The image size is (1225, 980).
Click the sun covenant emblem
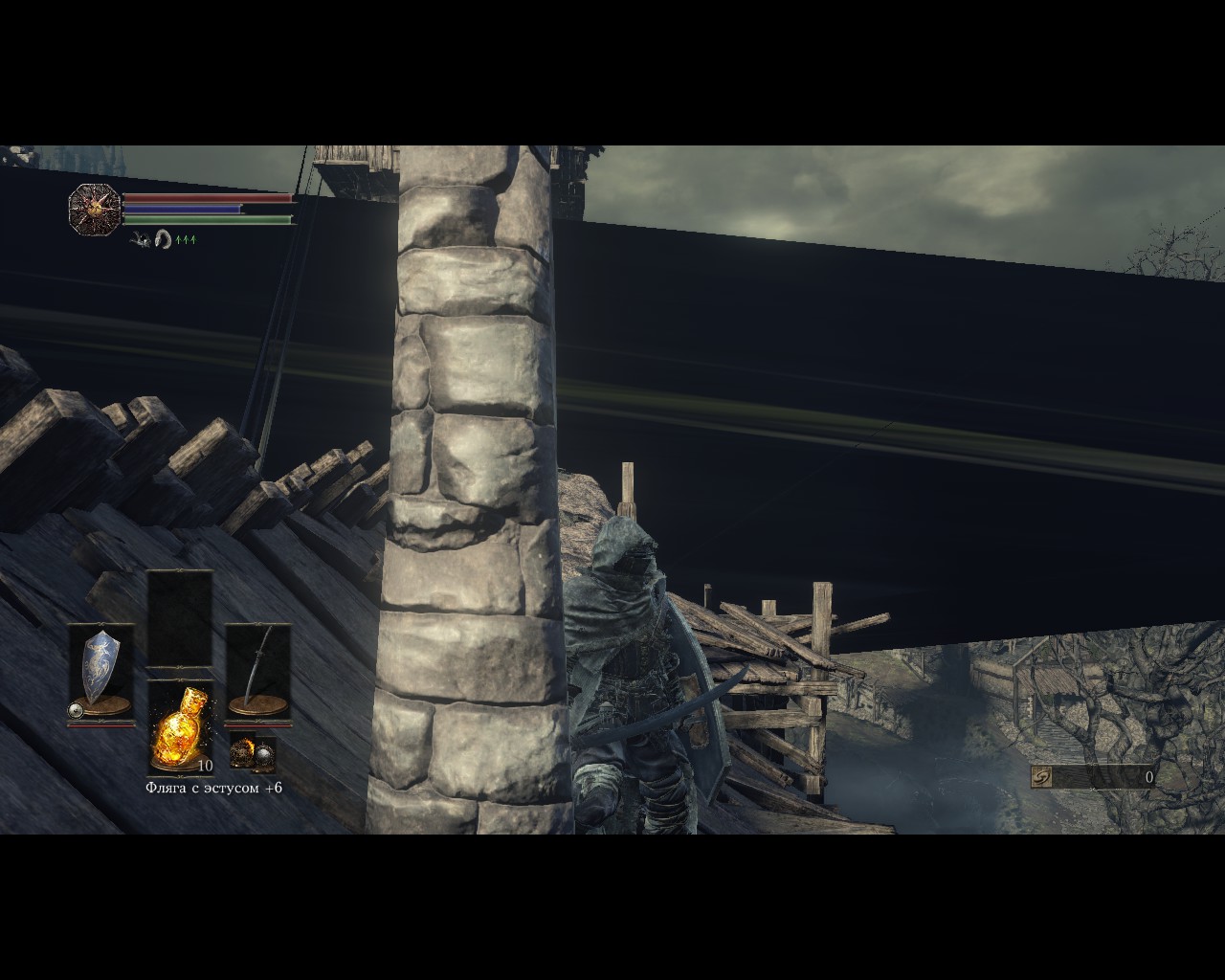click(95, 207)
